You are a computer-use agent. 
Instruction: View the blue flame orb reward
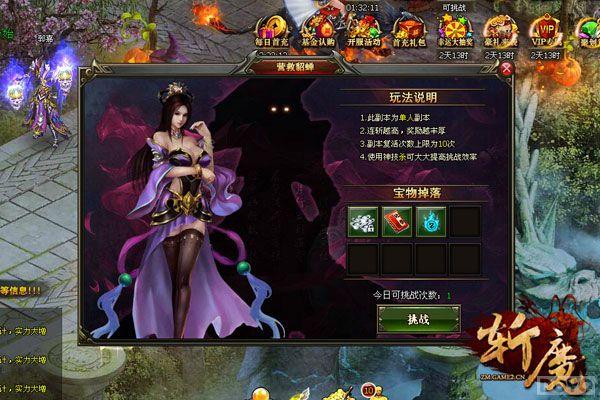point(430,222)
